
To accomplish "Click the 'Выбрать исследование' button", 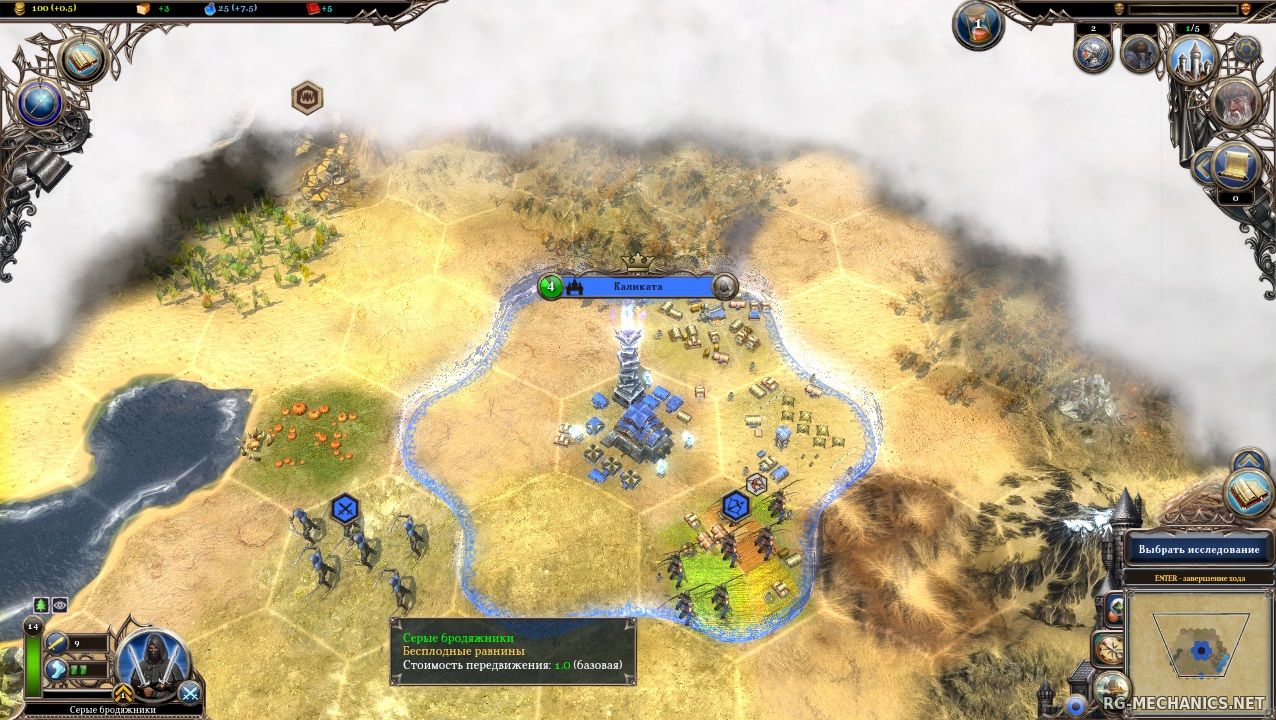I will pyautogui.click(x=1198, y=549).
